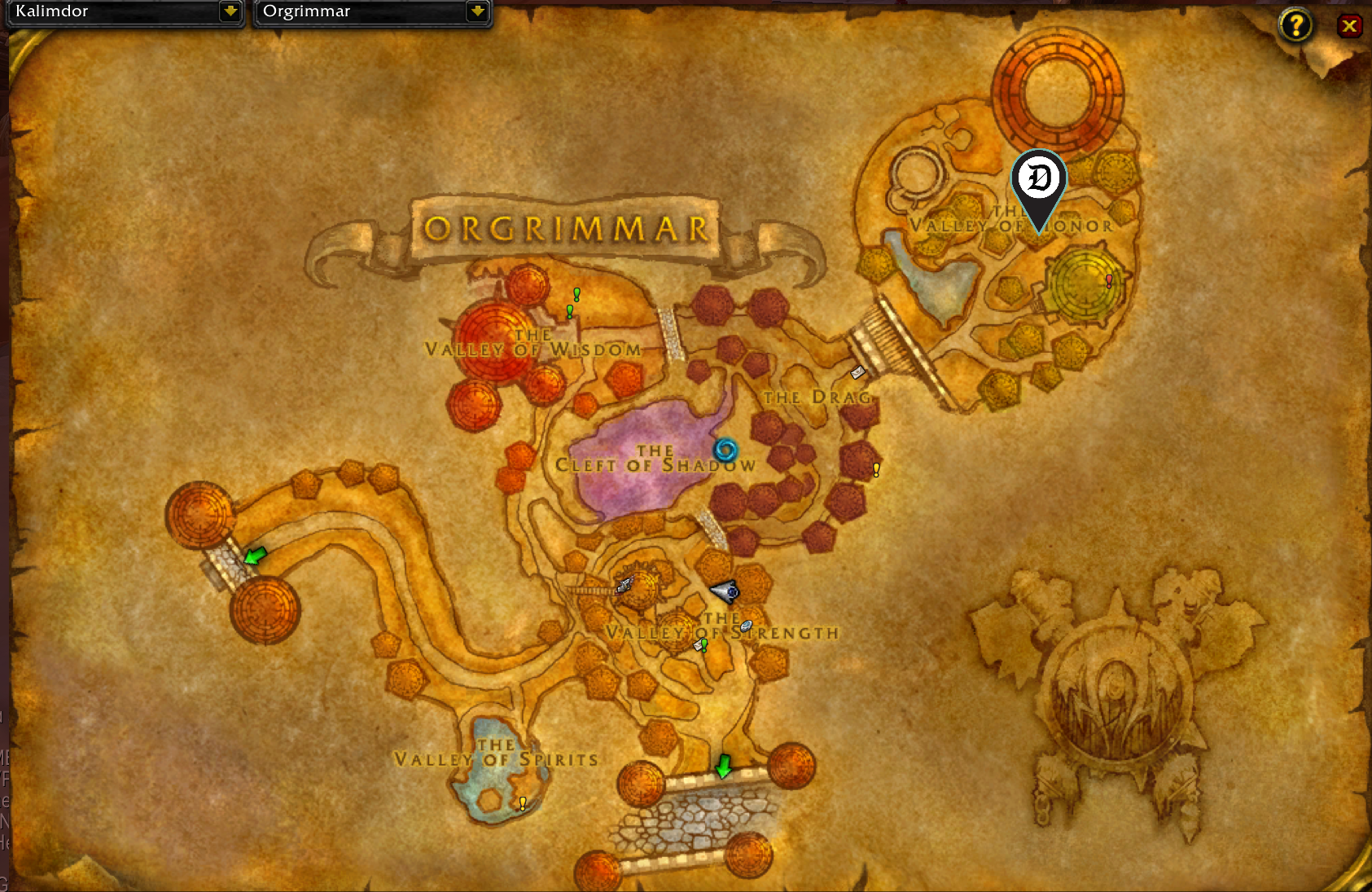Click the lower green marker in Valley of Wisdom
The width and height of the screenshot is (1372, 892).
[568, 310]
